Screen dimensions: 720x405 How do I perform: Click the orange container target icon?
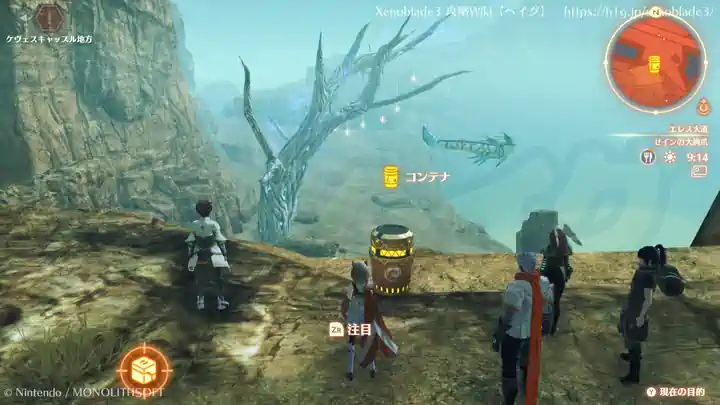pos(143,368)
